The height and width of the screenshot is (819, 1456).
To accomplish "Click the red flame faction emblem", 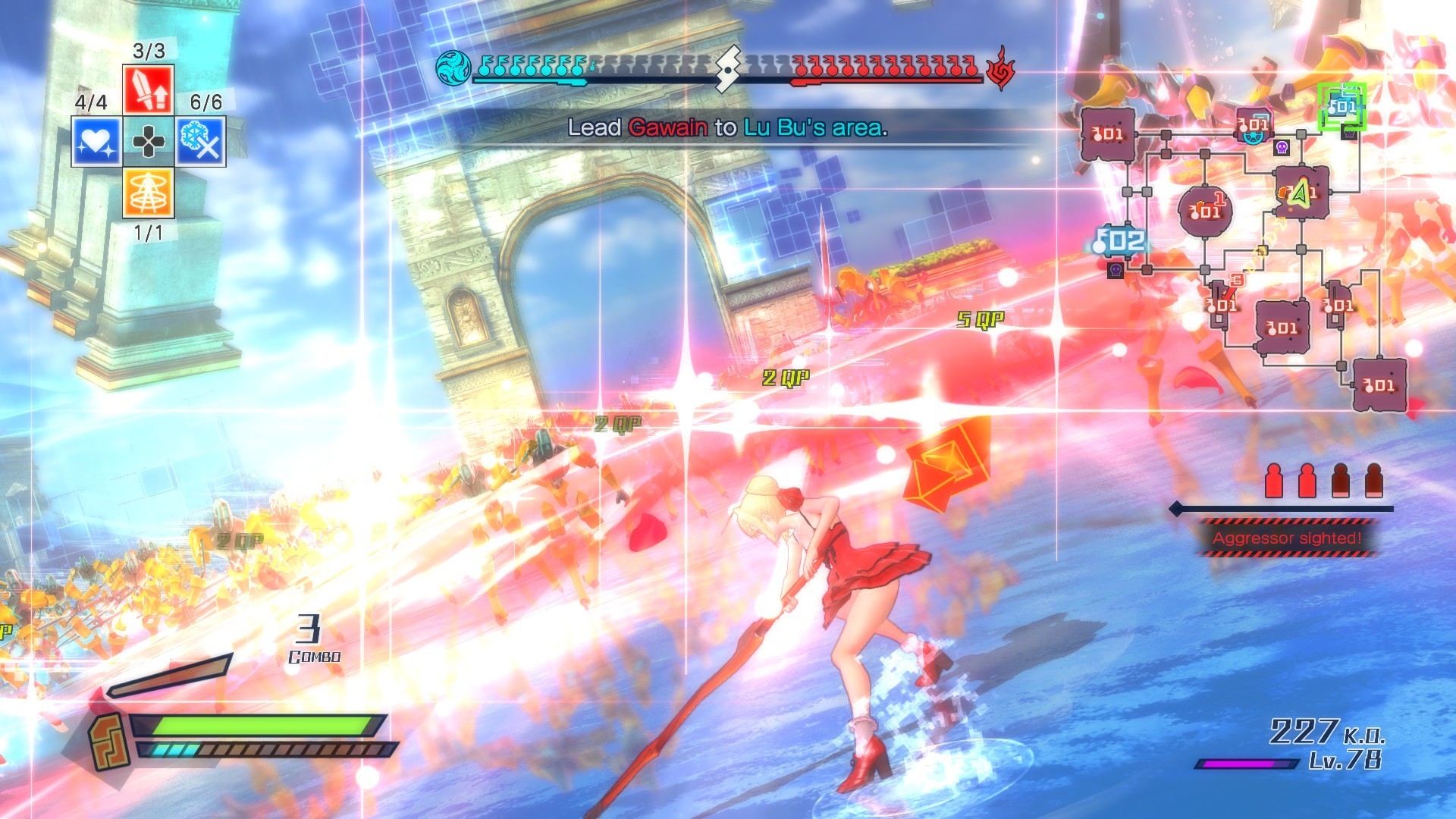I will click(x=1001, y=68).
